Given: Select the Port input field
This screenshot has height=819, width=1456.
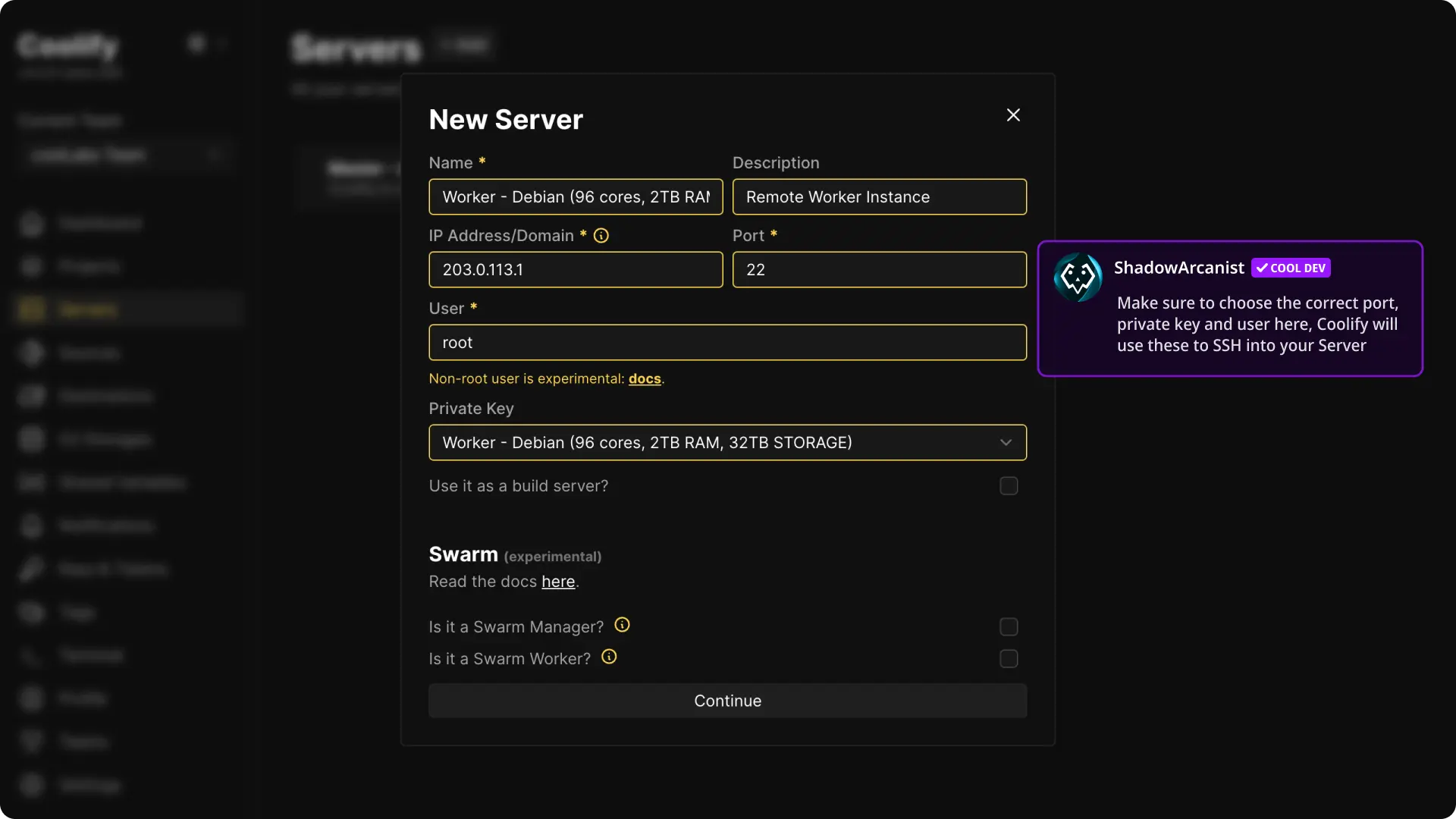Looking at the screenshot, I should [879, 270].
